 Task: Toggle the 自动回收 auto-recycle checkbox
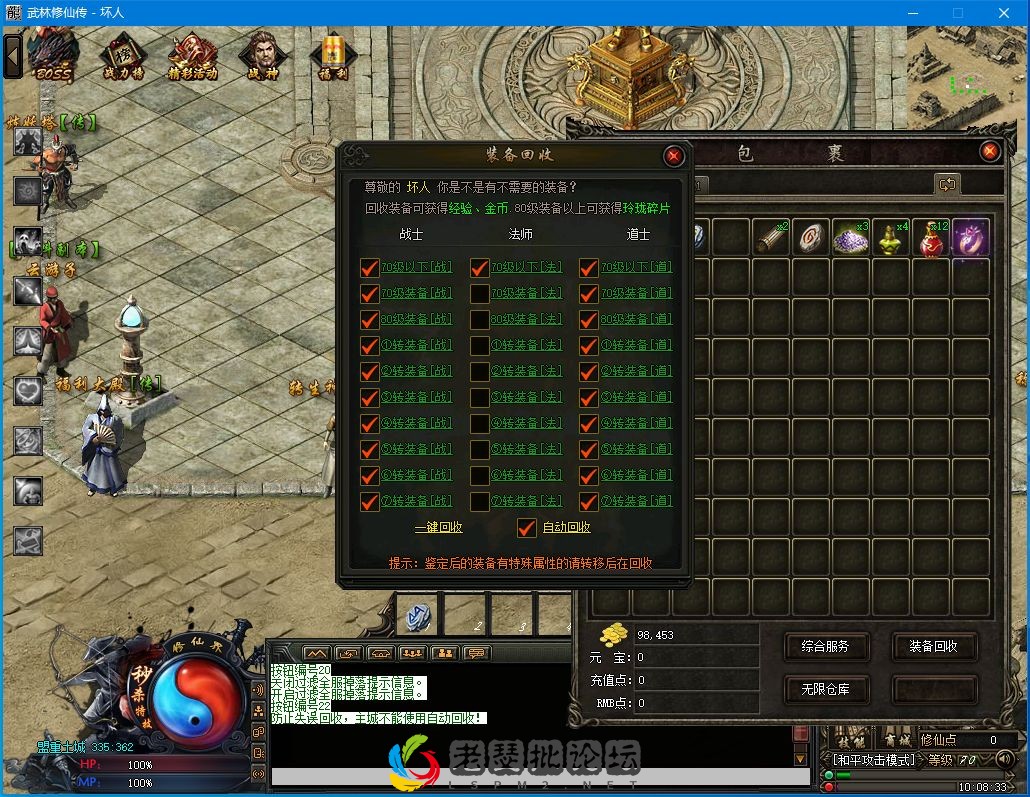pyautogui.click(x=527, y=528)
